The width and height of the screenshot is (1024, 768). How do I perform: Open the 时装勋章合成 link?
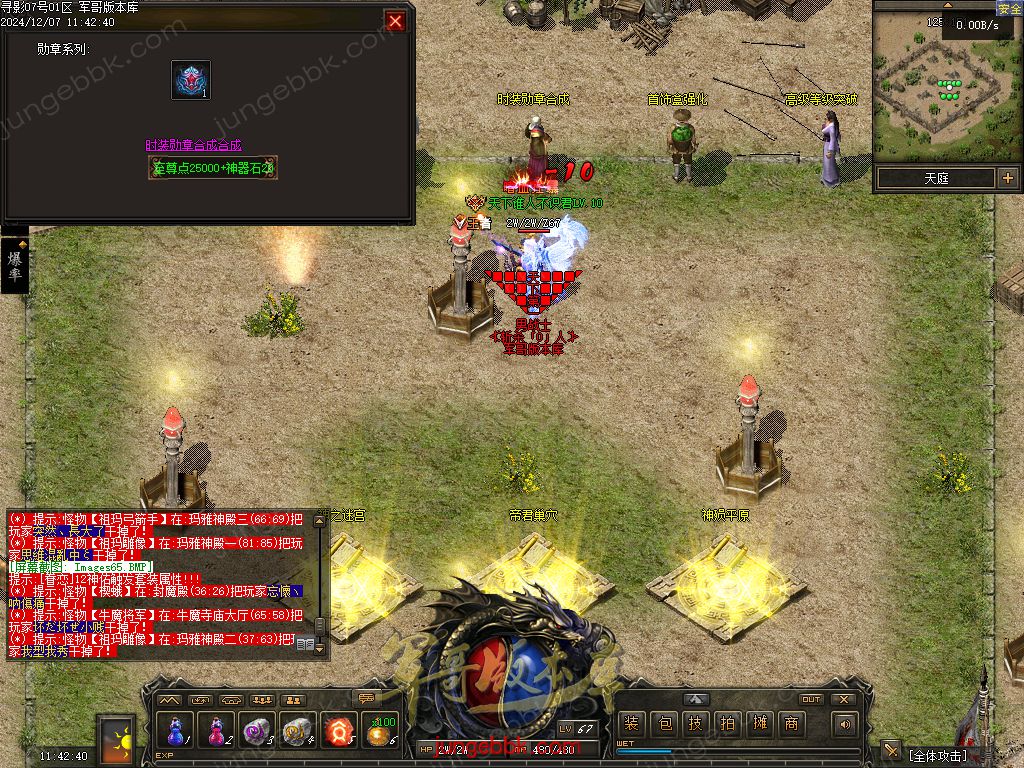193,145
